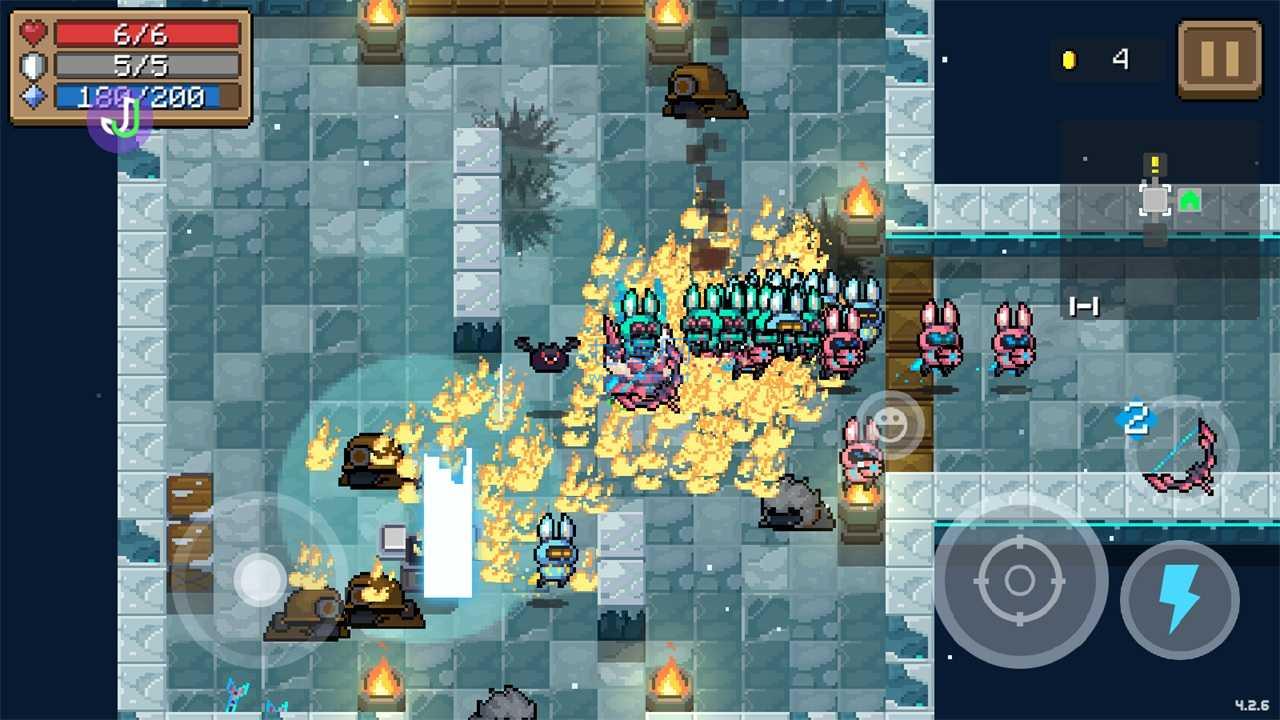
Task: Select the weapon slot showing the number 2
Action: click(1134, 420)
